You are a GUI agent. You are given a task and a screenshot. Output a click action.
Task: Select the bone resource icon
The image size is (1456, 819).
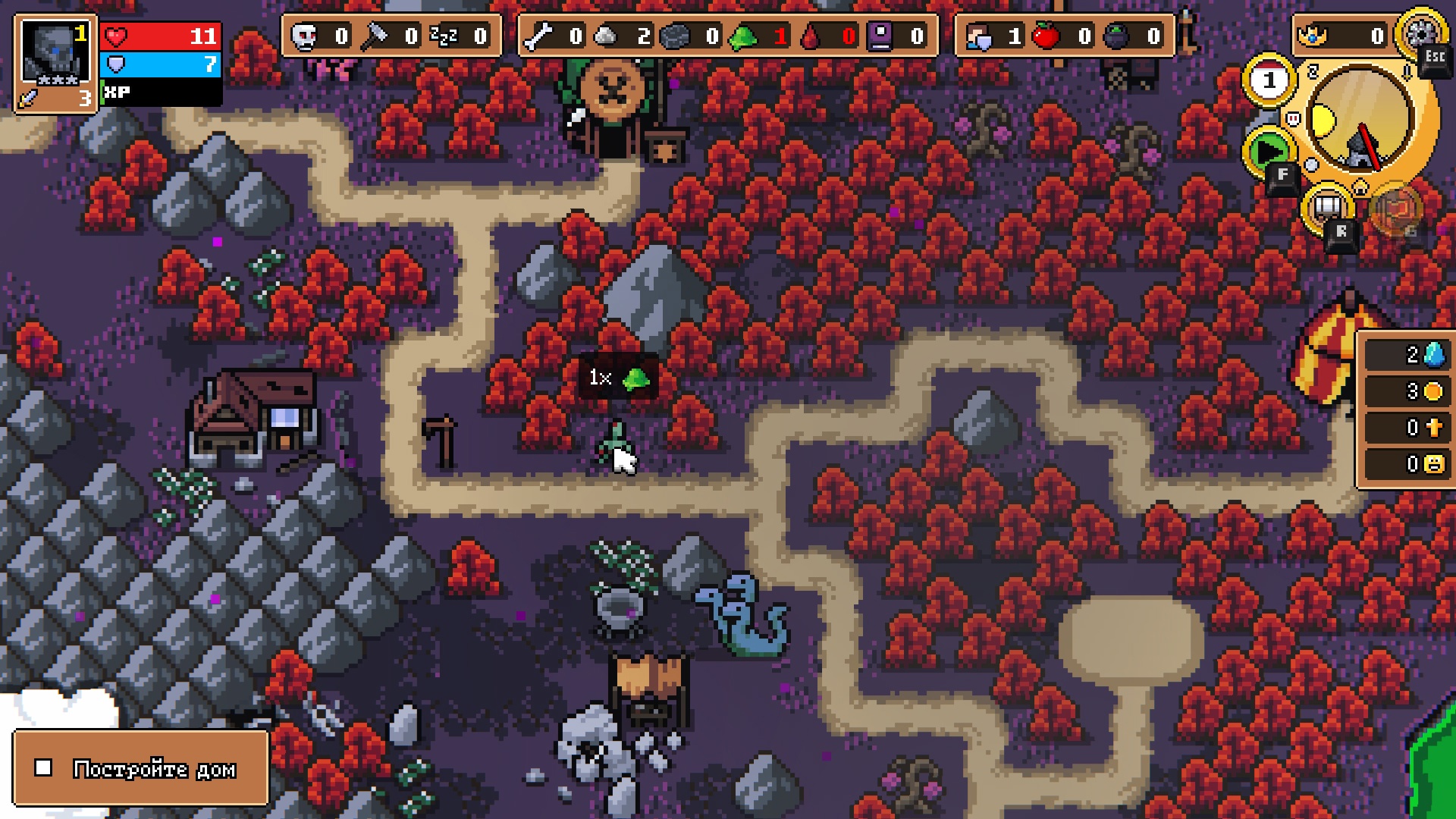[538, 36]
